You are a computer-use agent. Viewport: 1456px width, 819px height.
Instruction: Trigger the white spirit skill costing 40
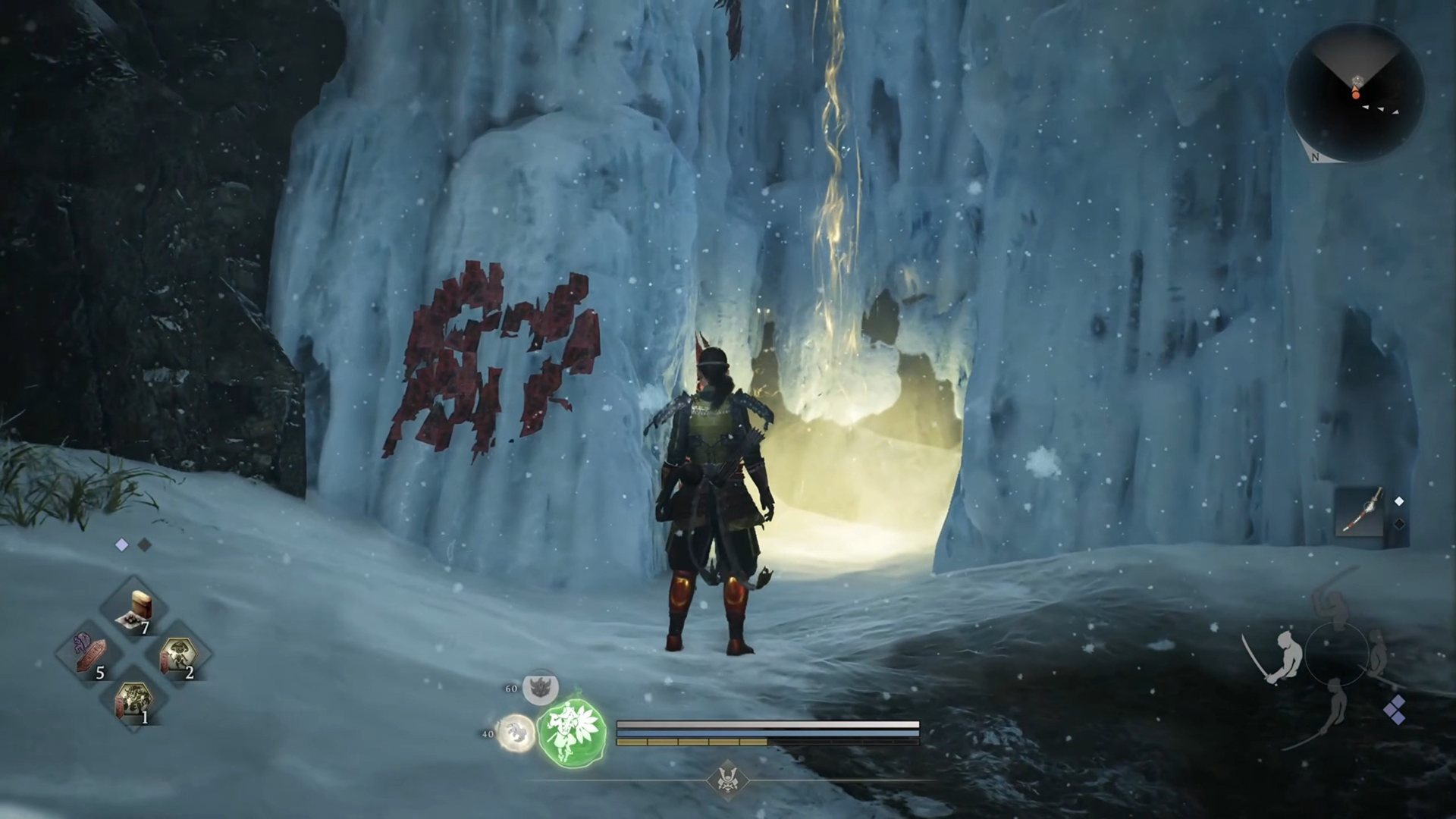(x=516, y=733)
